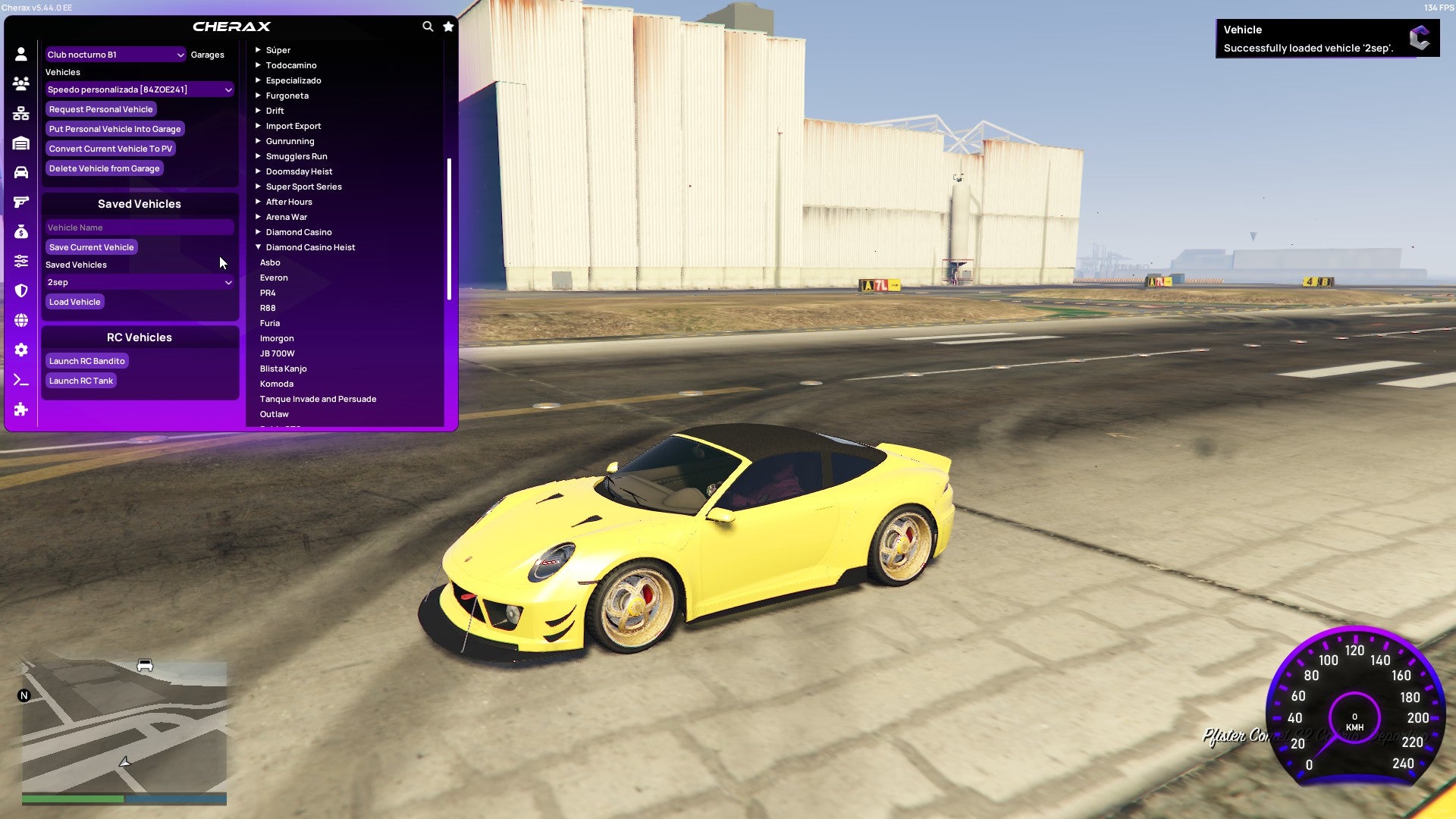Screen dimensions: 1456x819
Task: Select the globe world icon
Action: 20,319
